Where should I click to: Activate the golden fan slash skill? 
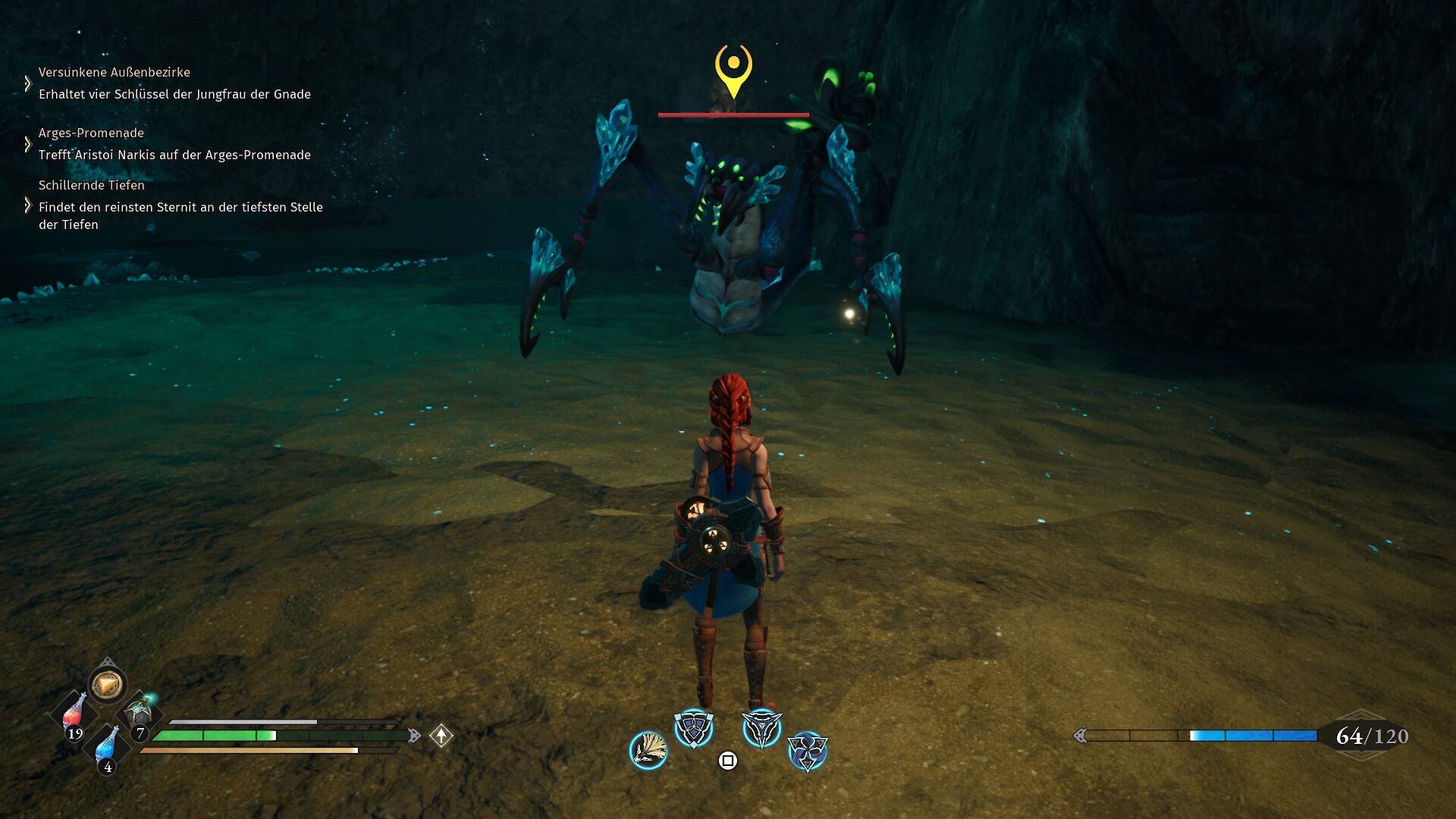click(x=648, y=750)
